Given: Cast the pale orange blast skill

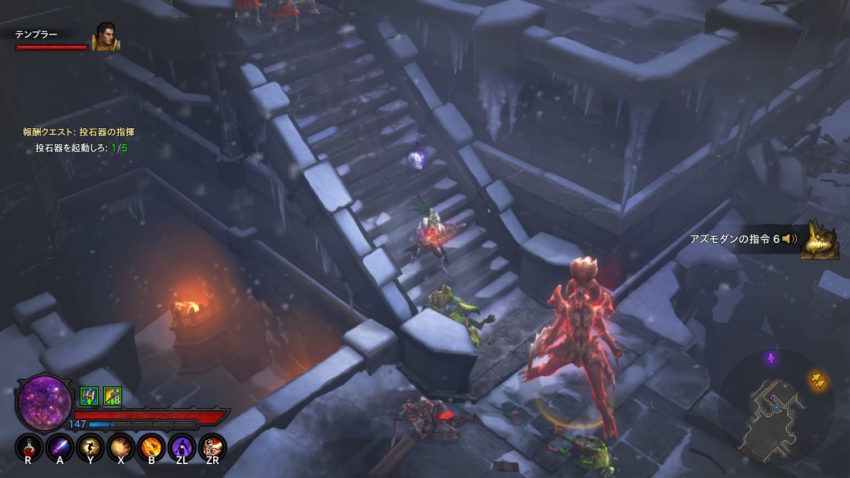Looking at the screenshot, I should tap(120, 446).
